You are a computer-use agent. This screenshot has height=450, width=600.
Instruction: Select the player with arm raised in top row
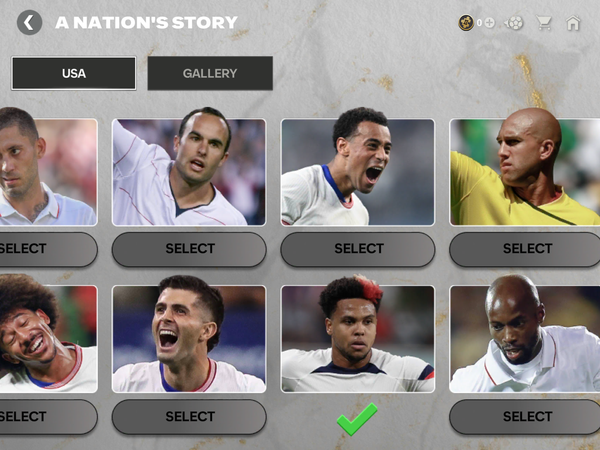pyautogui.click(x=190, y=249)
